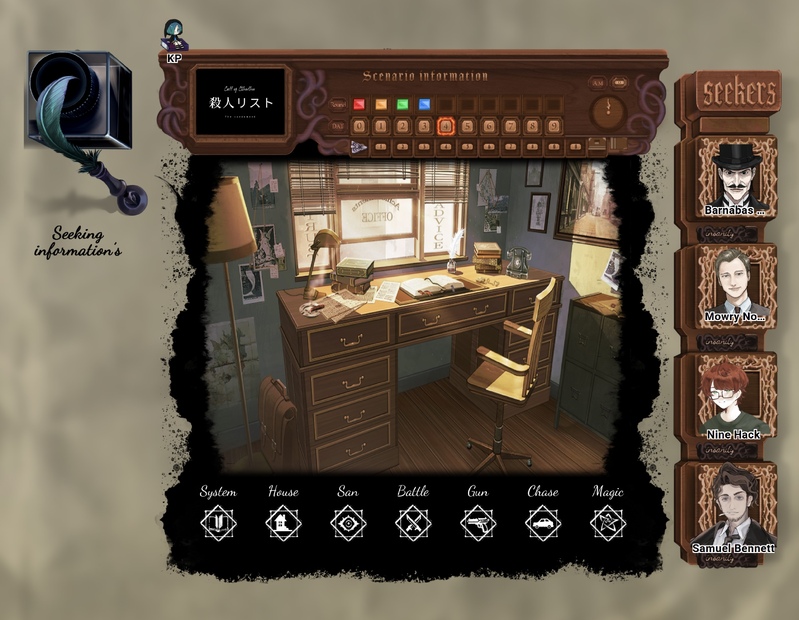The height and width of the screenshot is (620, 799).
Task: Pick the blue round marker
Action: [424, 104]
